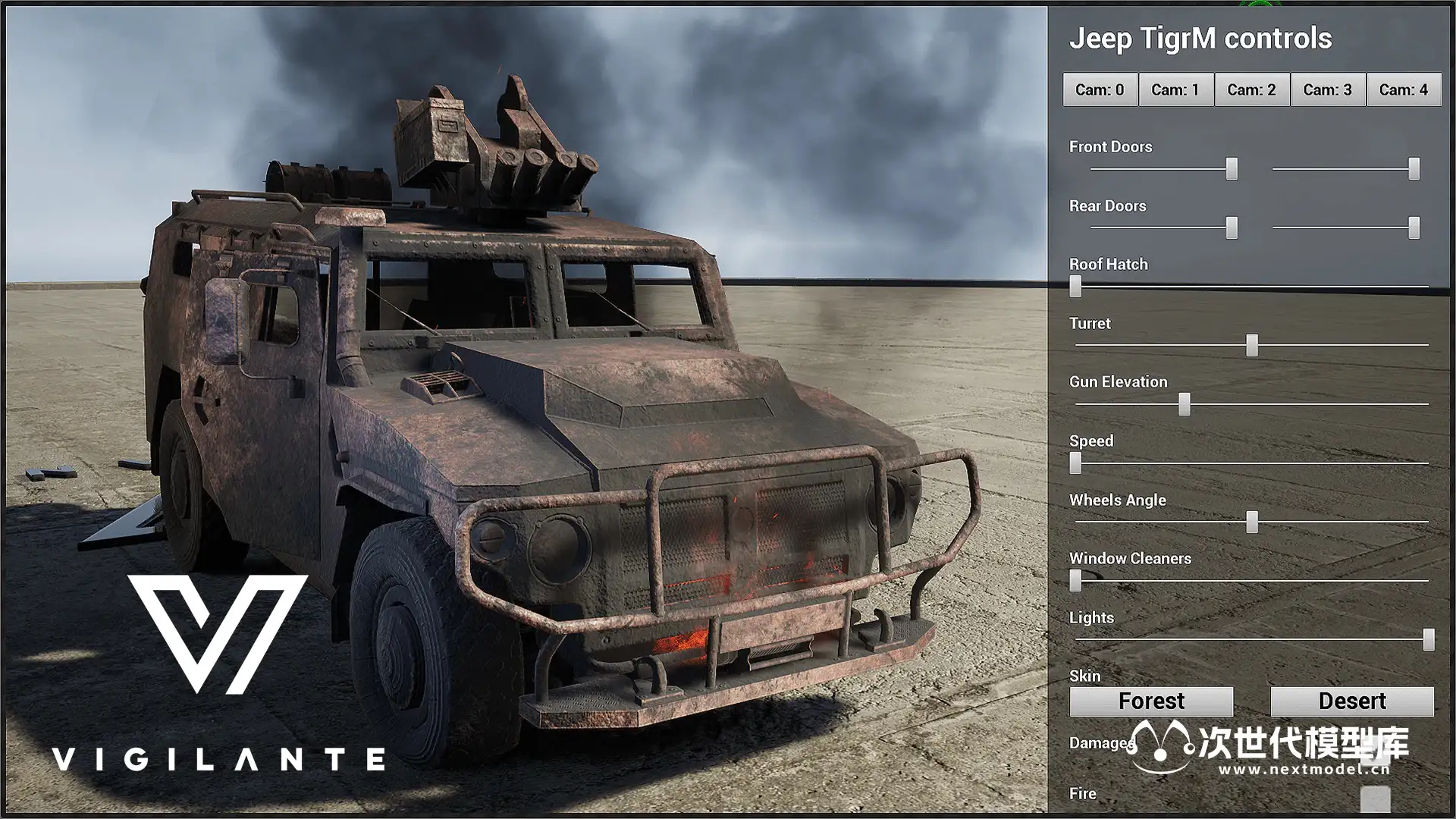Switch to camera Cam: 0
Image resolution: width=1456 pixels, height=819 pixels.
pos(1100,90)
